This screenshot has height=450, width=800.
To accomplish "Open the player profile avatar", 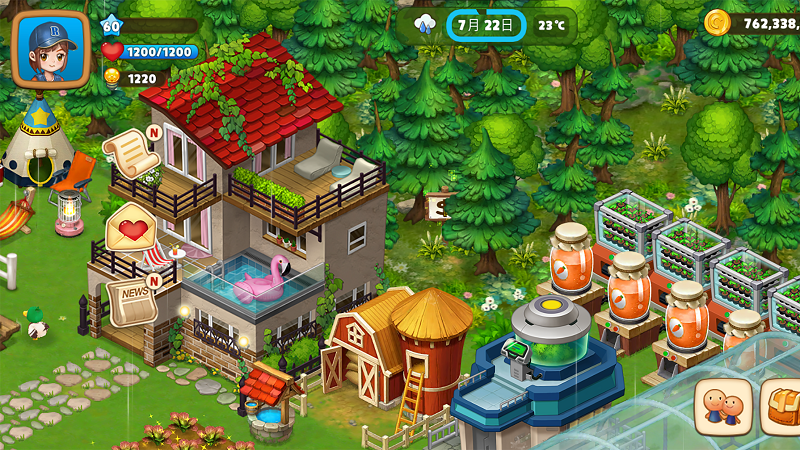I will (50, 49).
